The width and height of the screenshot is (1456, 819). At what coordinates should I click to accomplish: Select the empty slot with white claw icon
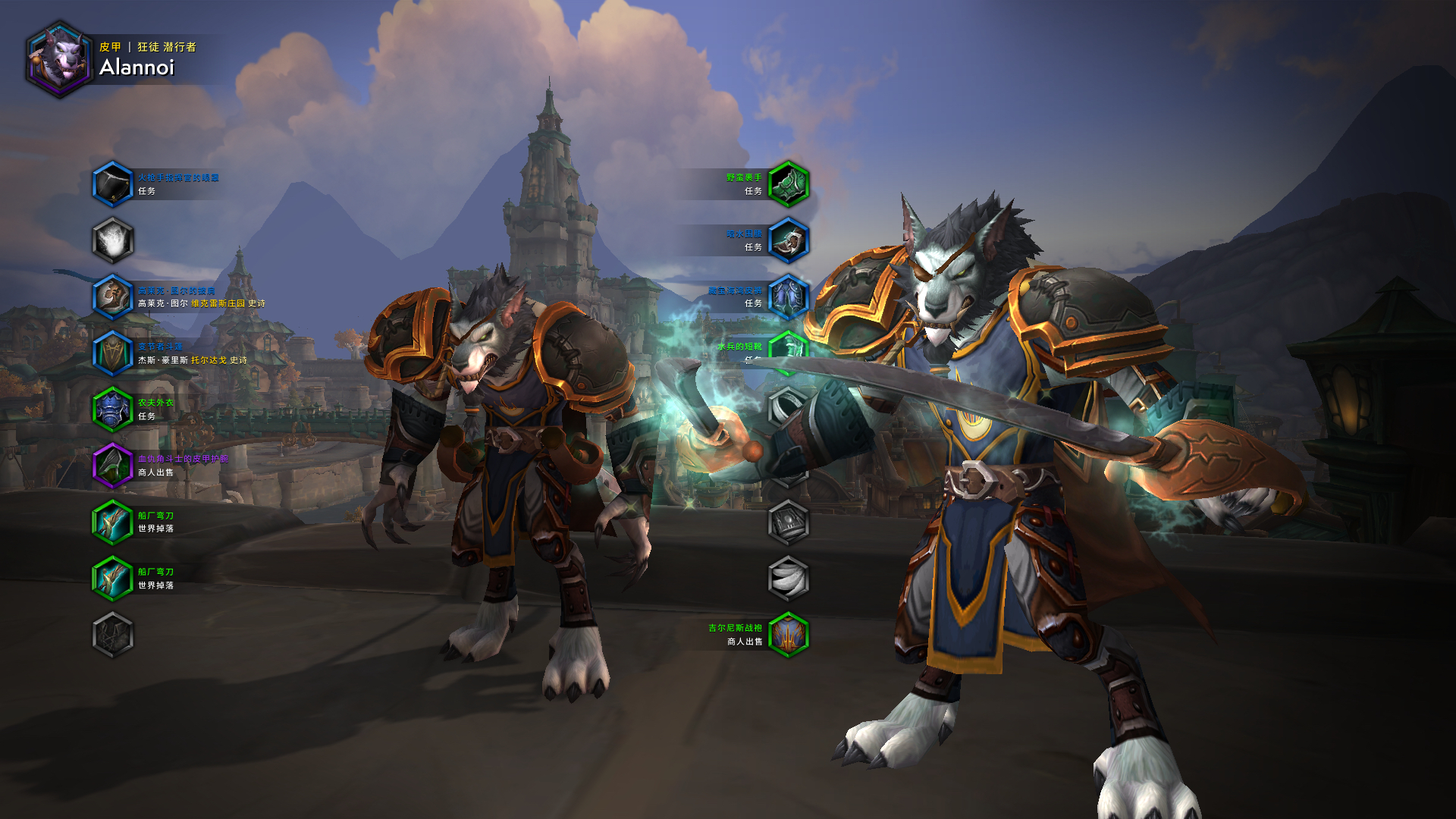coord(789,579)
